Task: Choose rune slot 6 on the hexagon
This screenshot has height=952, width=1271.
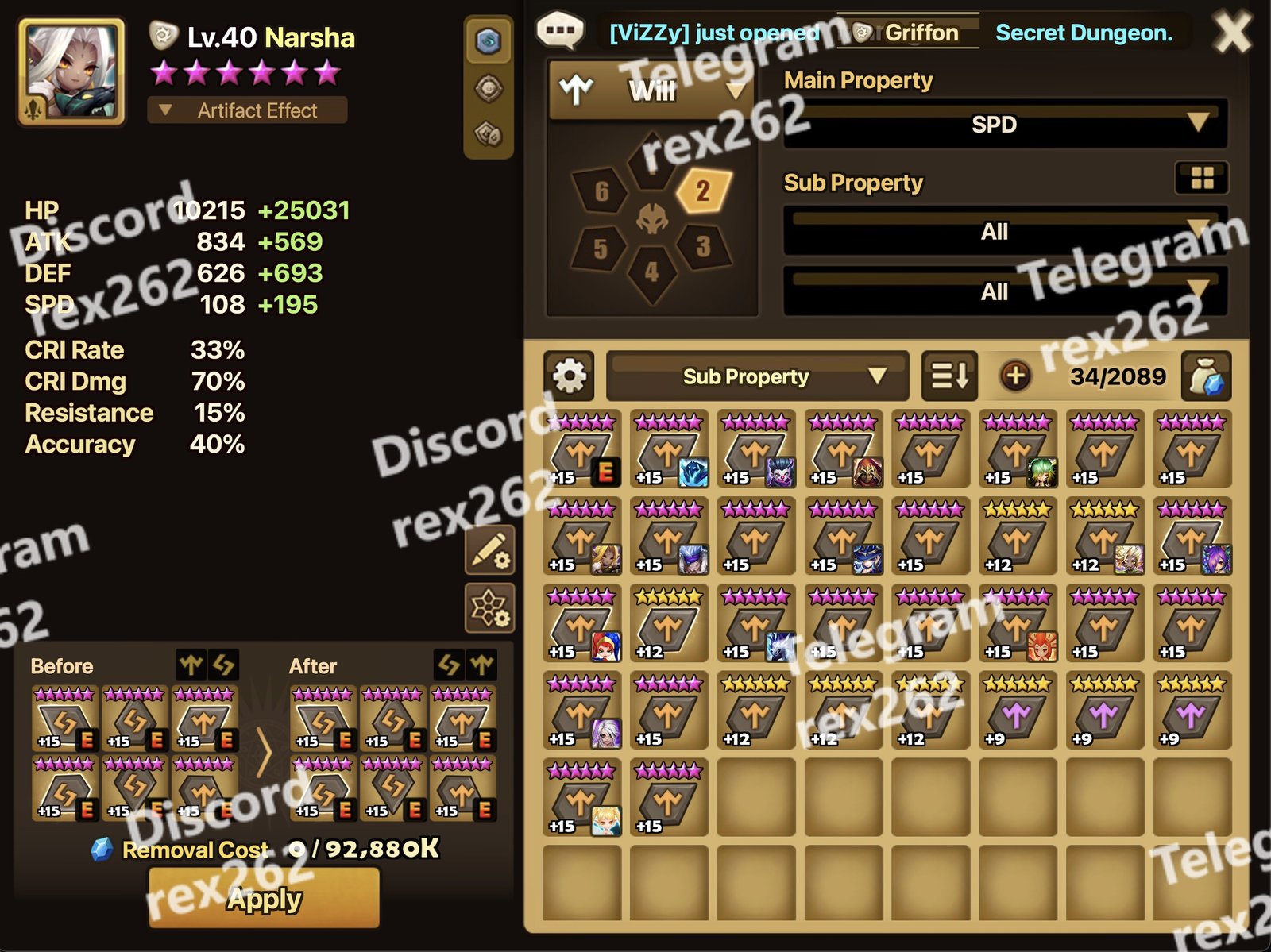Action: click(602, 191)
